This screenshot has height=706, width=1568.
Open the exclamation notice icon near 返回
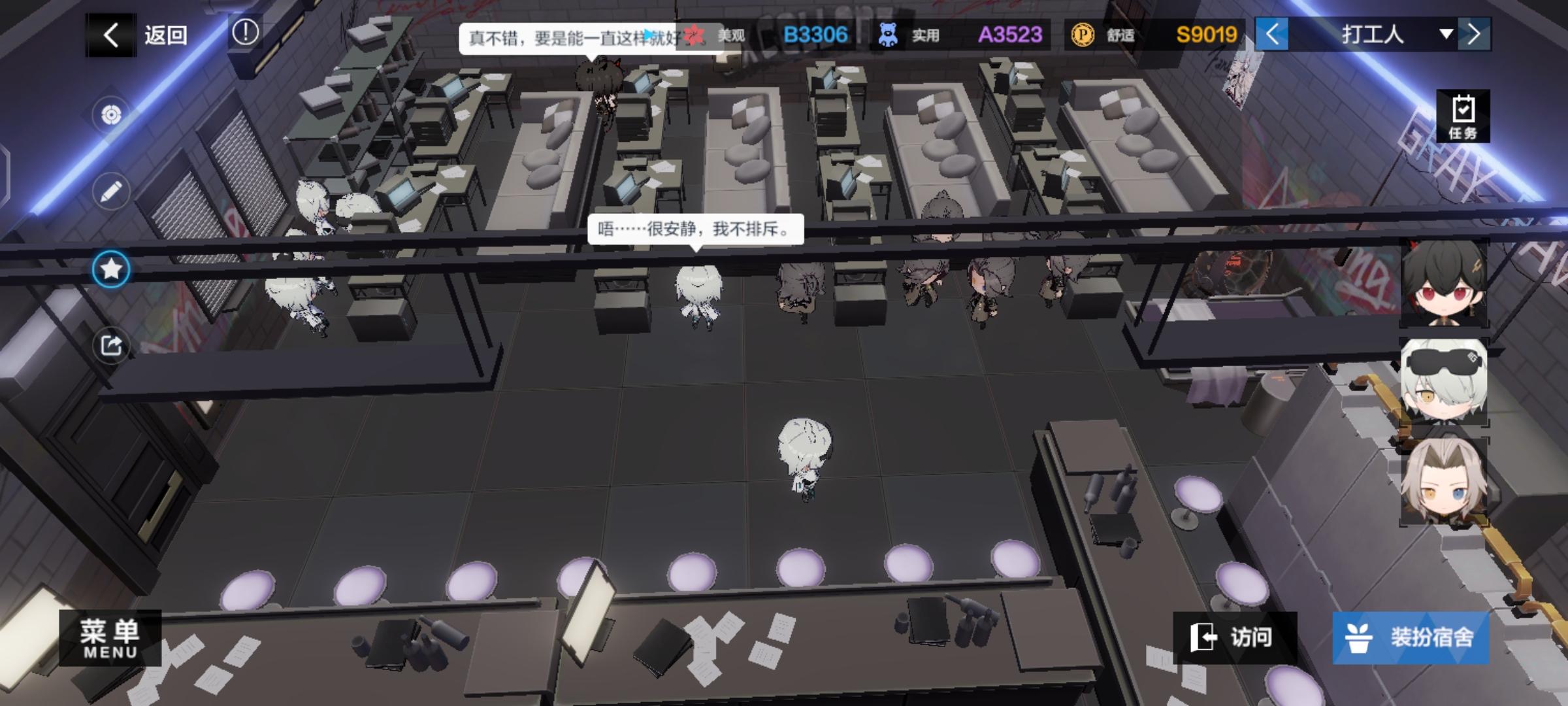[245, 33]
